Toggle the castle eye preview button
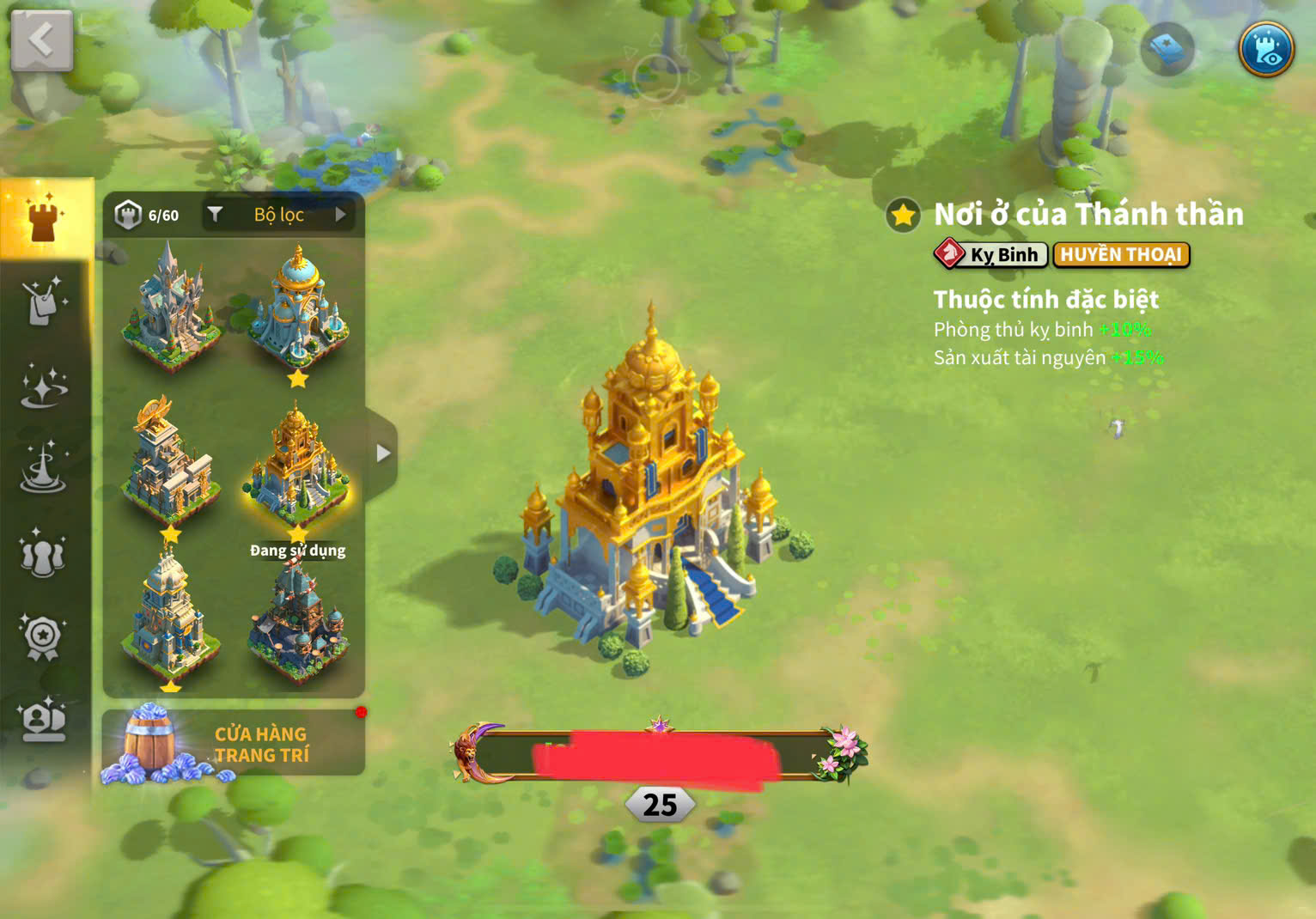Viewport: 1316px width, 919px height. click(x=1266, y=49)
